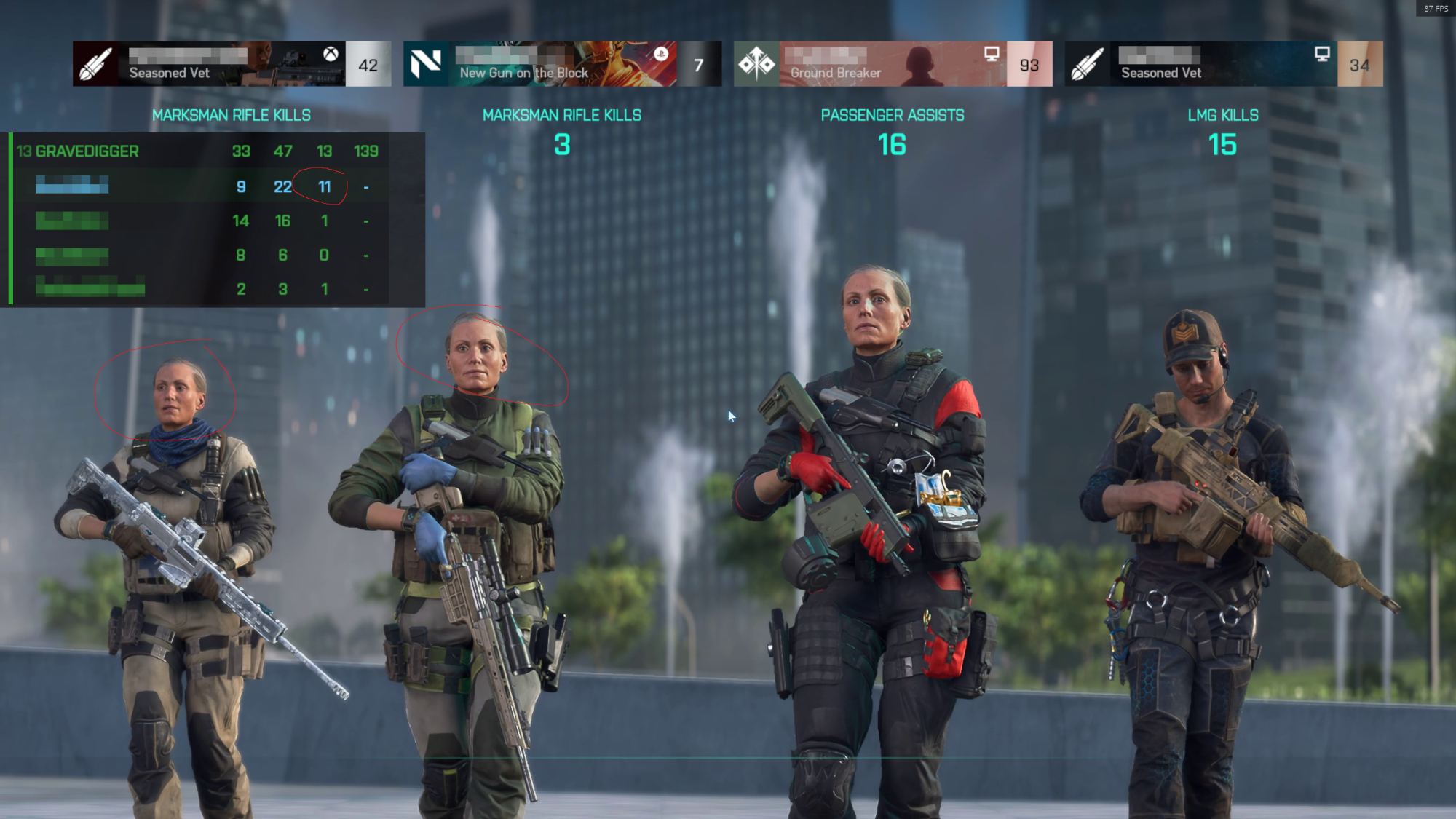Open the New Gun on the Block player card
The image size is (1456, 819).
click(x=562, y=64)
